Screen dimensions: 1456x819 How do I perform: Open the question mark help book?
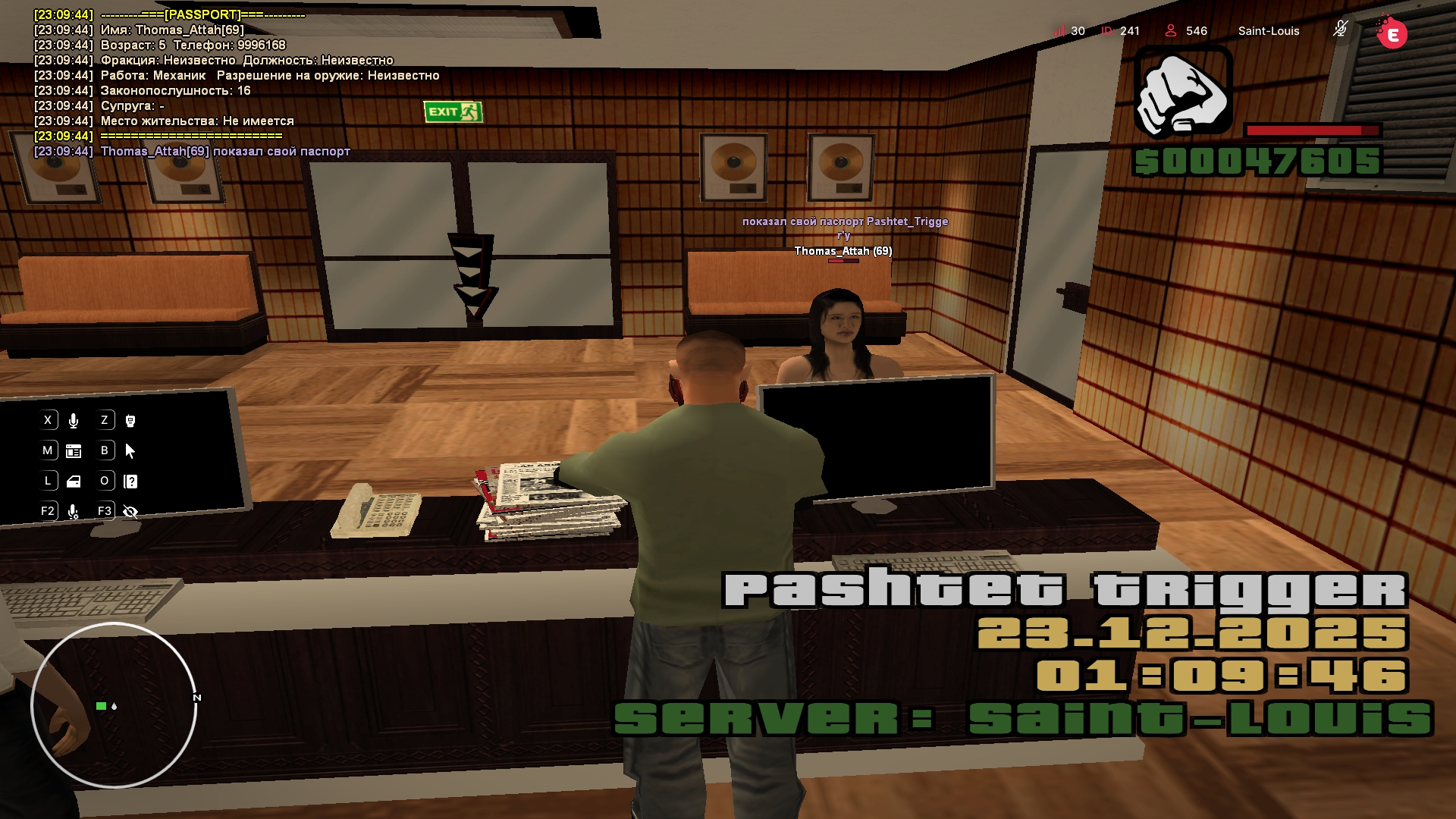tap(130, 482)
